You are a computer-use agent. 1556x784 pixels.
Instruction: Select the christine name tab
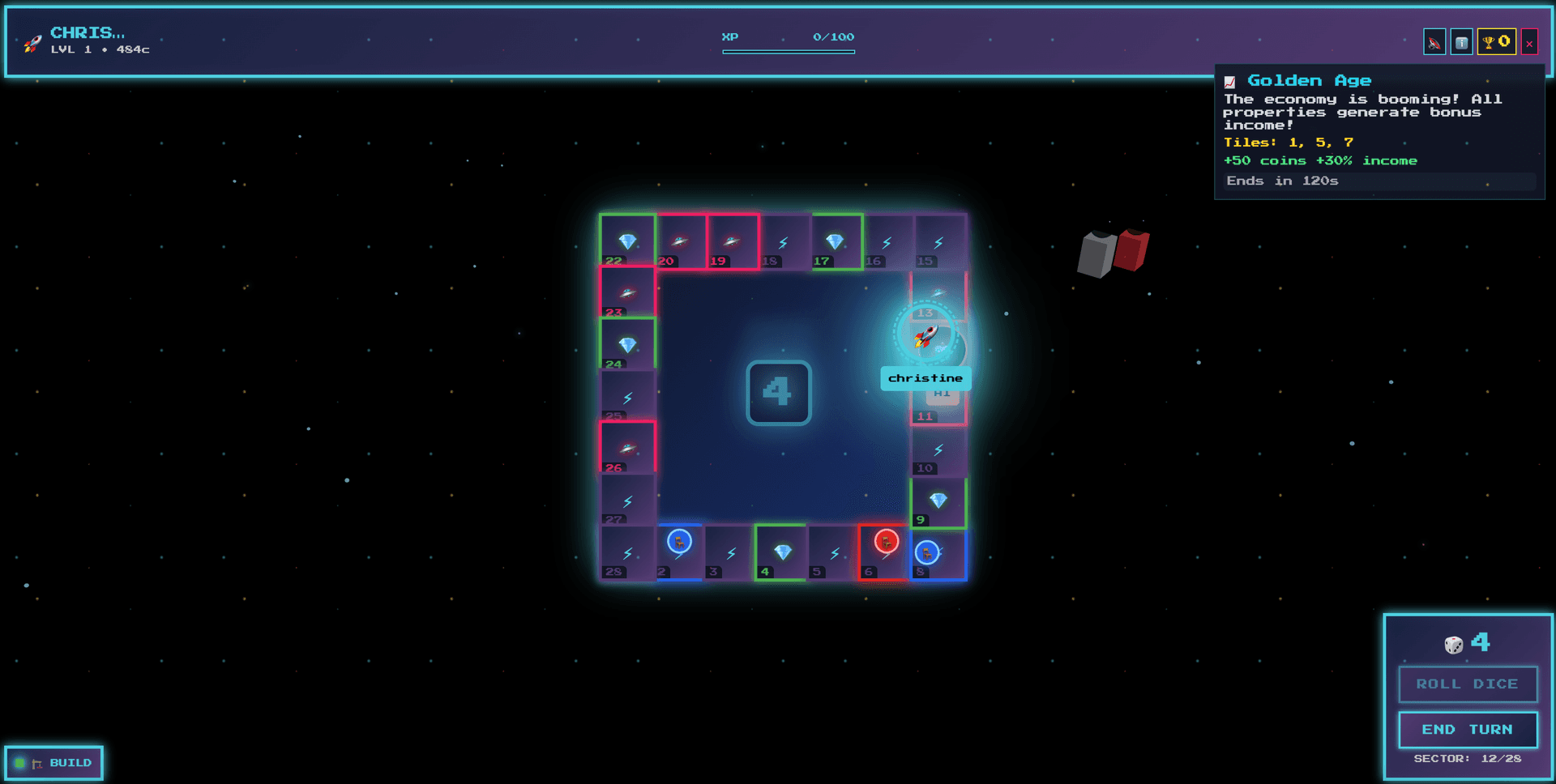(925, 377)
